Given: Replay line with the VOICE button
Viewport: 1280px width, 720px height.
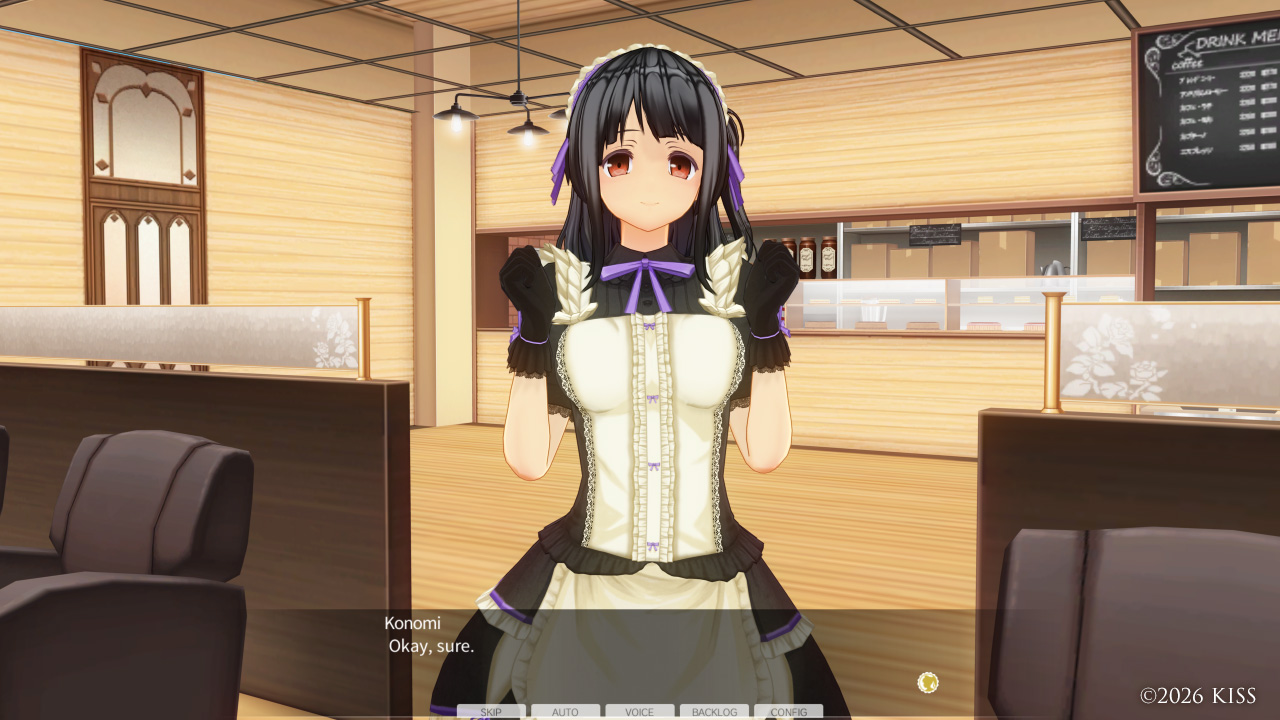Looking at the screenshot, I should coord(640,712).
